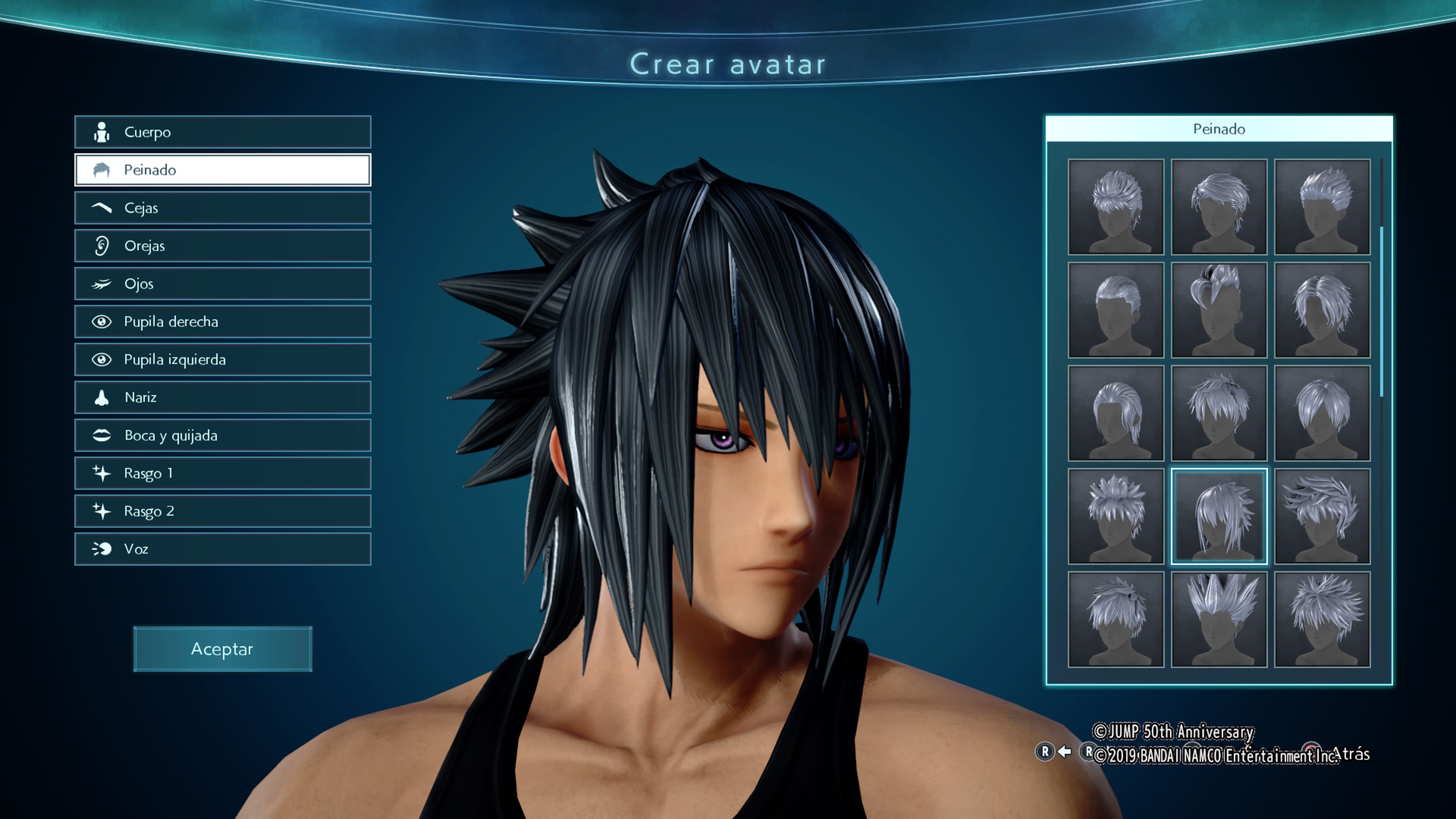Choose Boca y quijada entry
1456x819 pixels.
[223, 435]
